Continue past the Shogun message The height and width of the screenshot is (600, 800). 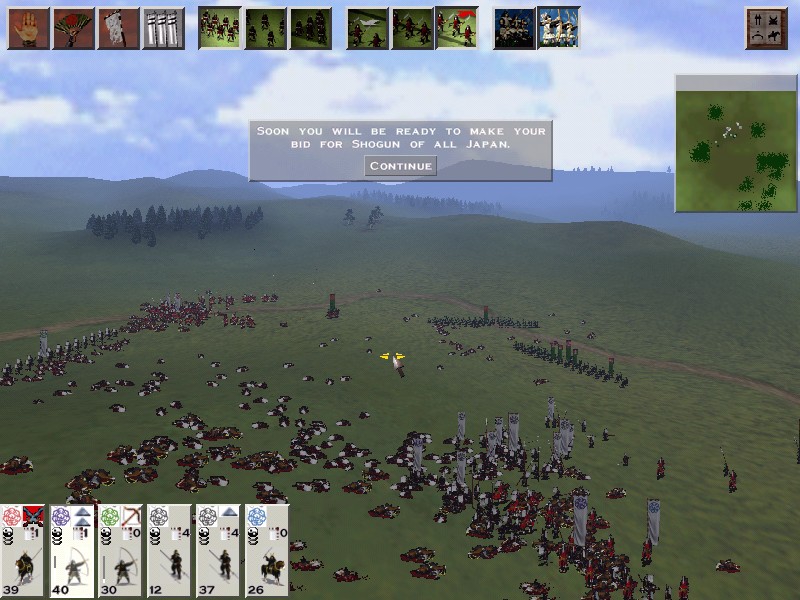(x=400, y=166)
